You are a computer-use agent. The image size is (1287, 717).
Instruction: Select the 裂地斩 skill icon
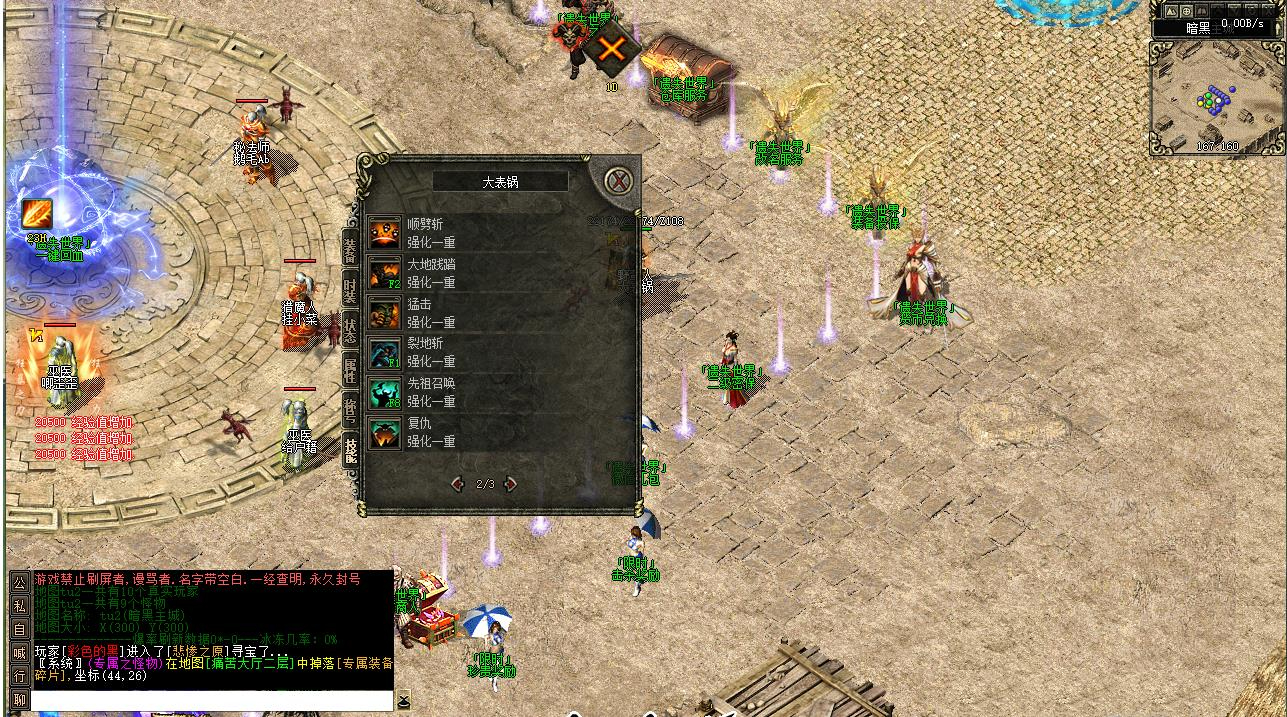pyautogui.click(x=385, y=352)
